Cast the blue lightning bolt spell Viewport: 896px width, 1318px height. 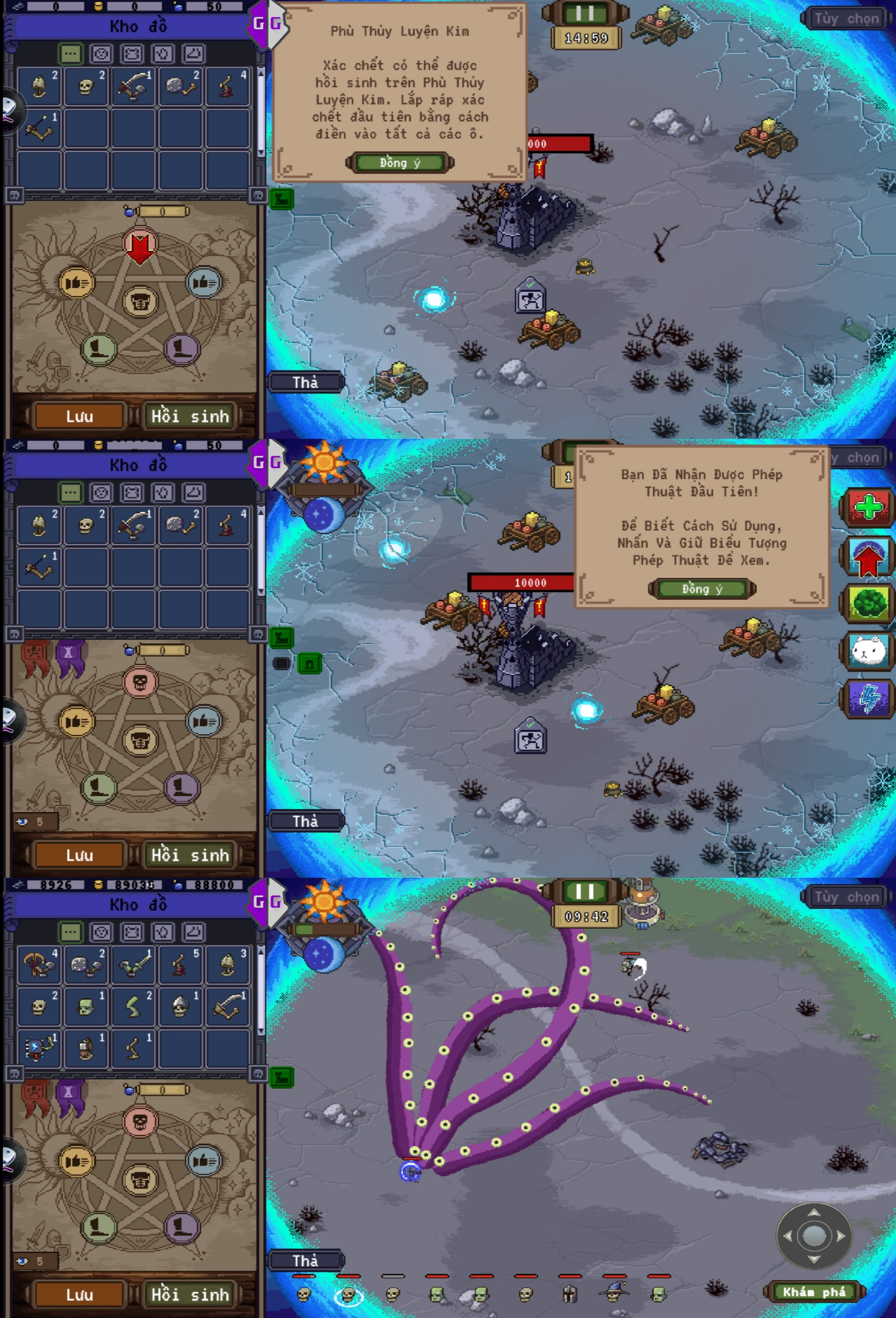868,698
